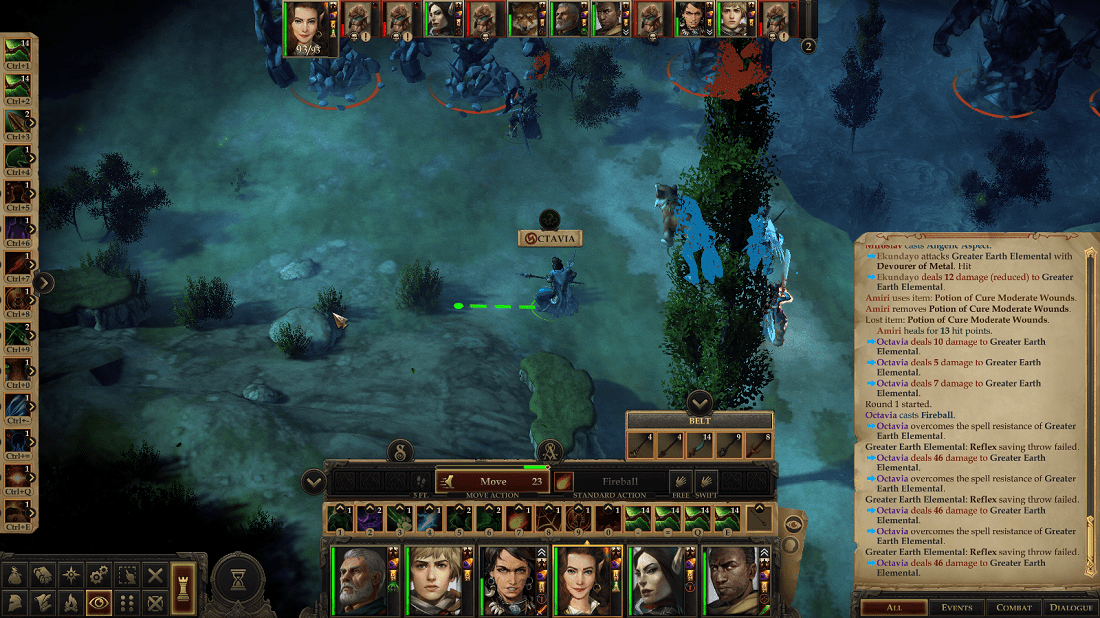The image size is (1100, 618).
Task: Open settings with the gears icon
Action: coord(99,575)
